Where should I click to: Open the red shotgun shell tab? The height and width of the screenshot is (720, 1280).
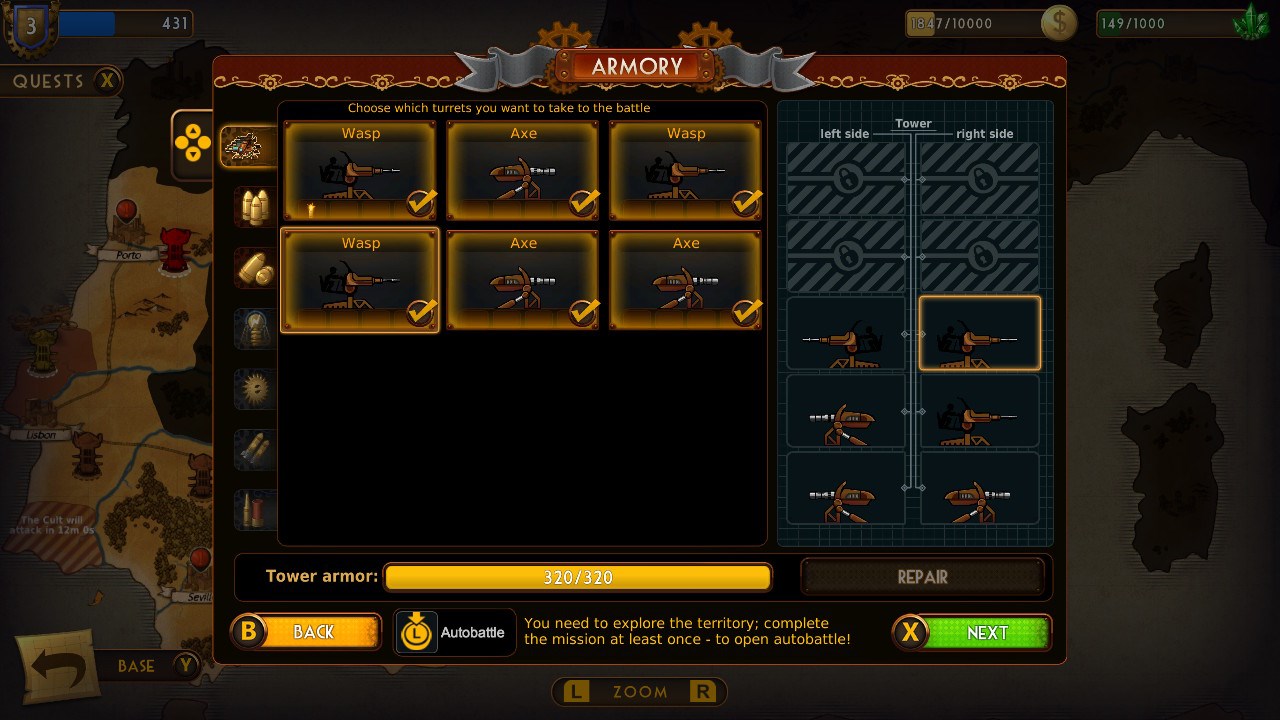click(254, 509)
